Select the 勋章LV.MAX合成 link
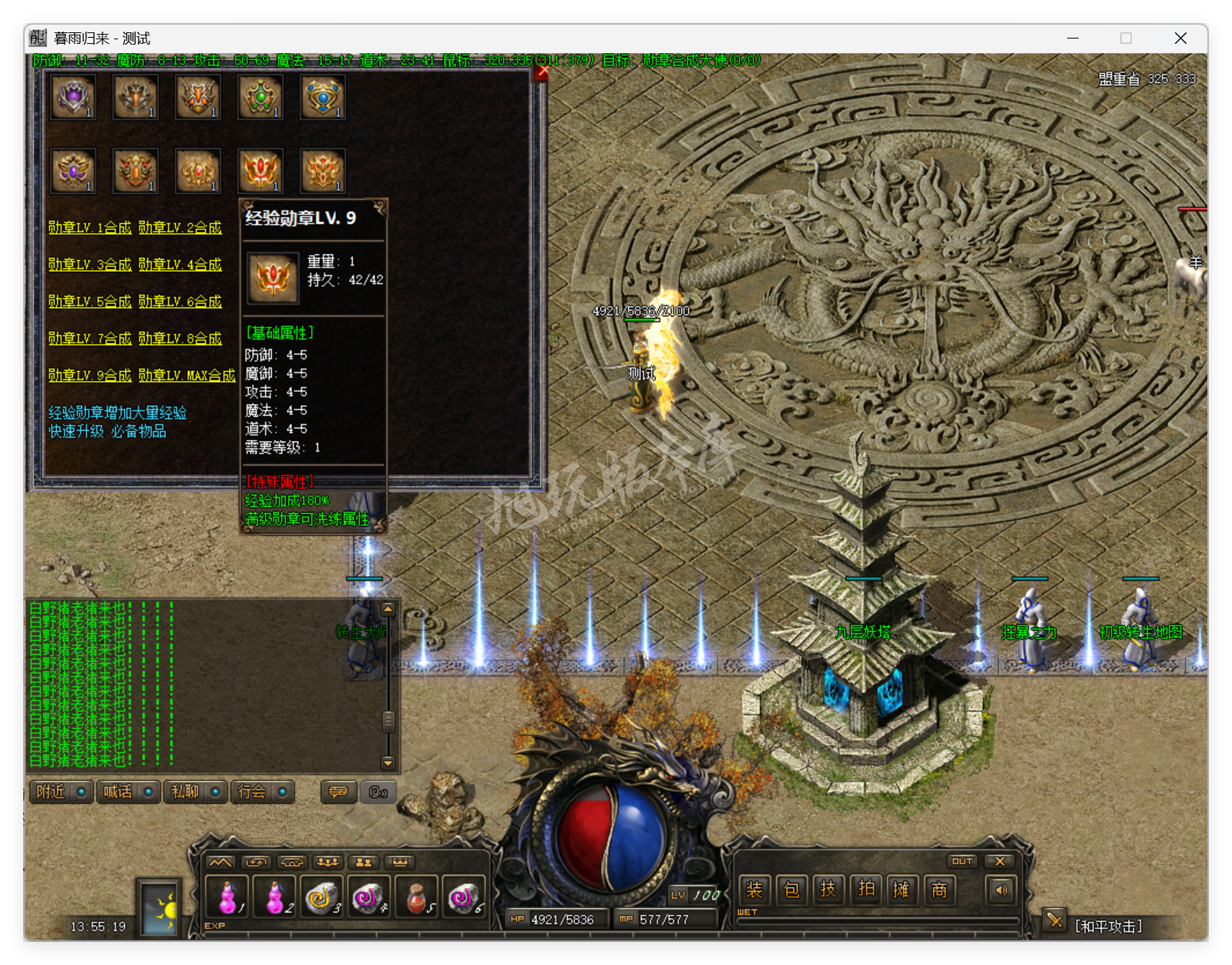The image size is (1232, 965). coord(186,376)
